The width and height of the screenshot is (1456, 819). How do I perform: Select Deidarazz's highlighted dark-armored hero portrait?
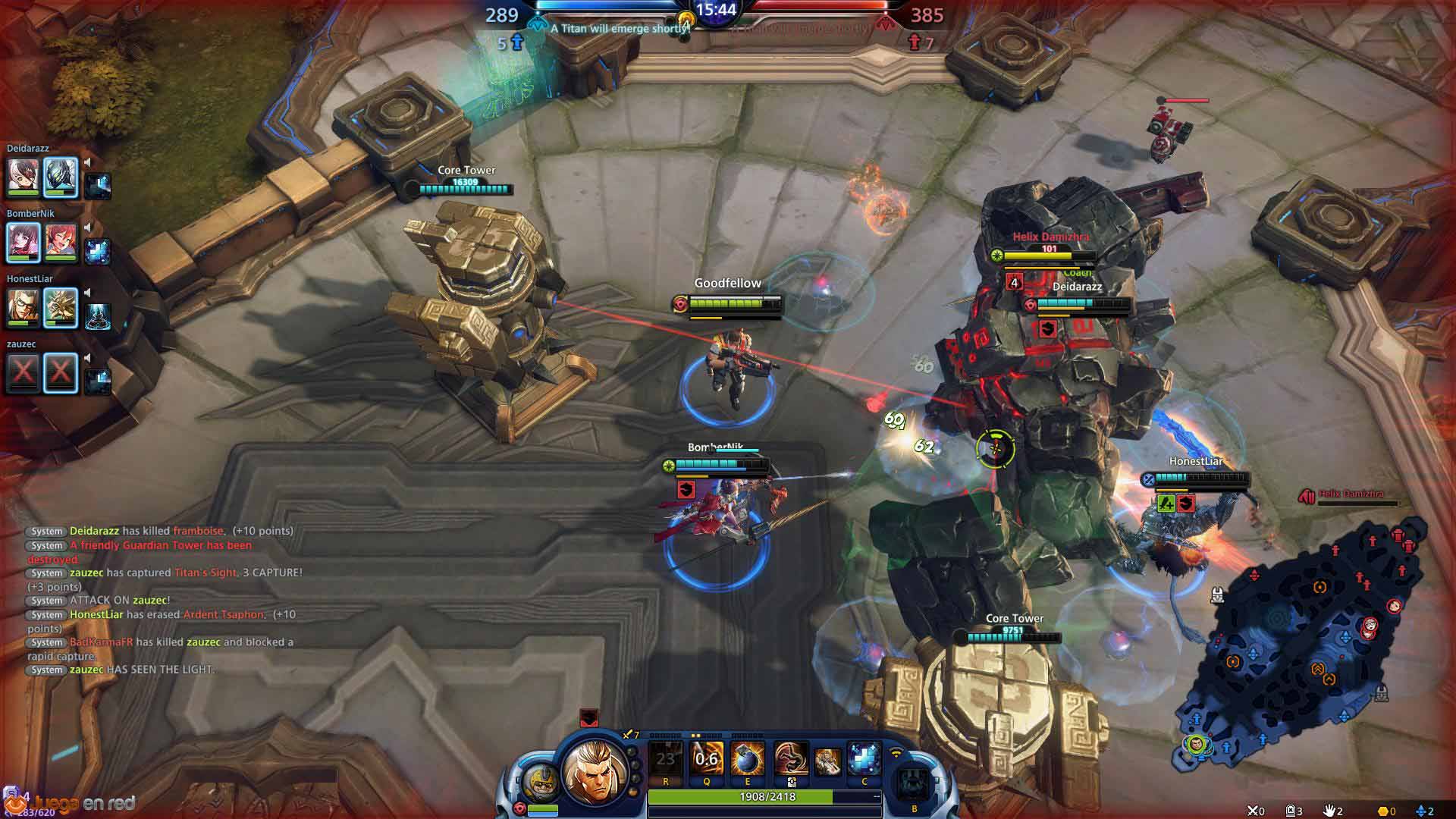pos(61,177)
